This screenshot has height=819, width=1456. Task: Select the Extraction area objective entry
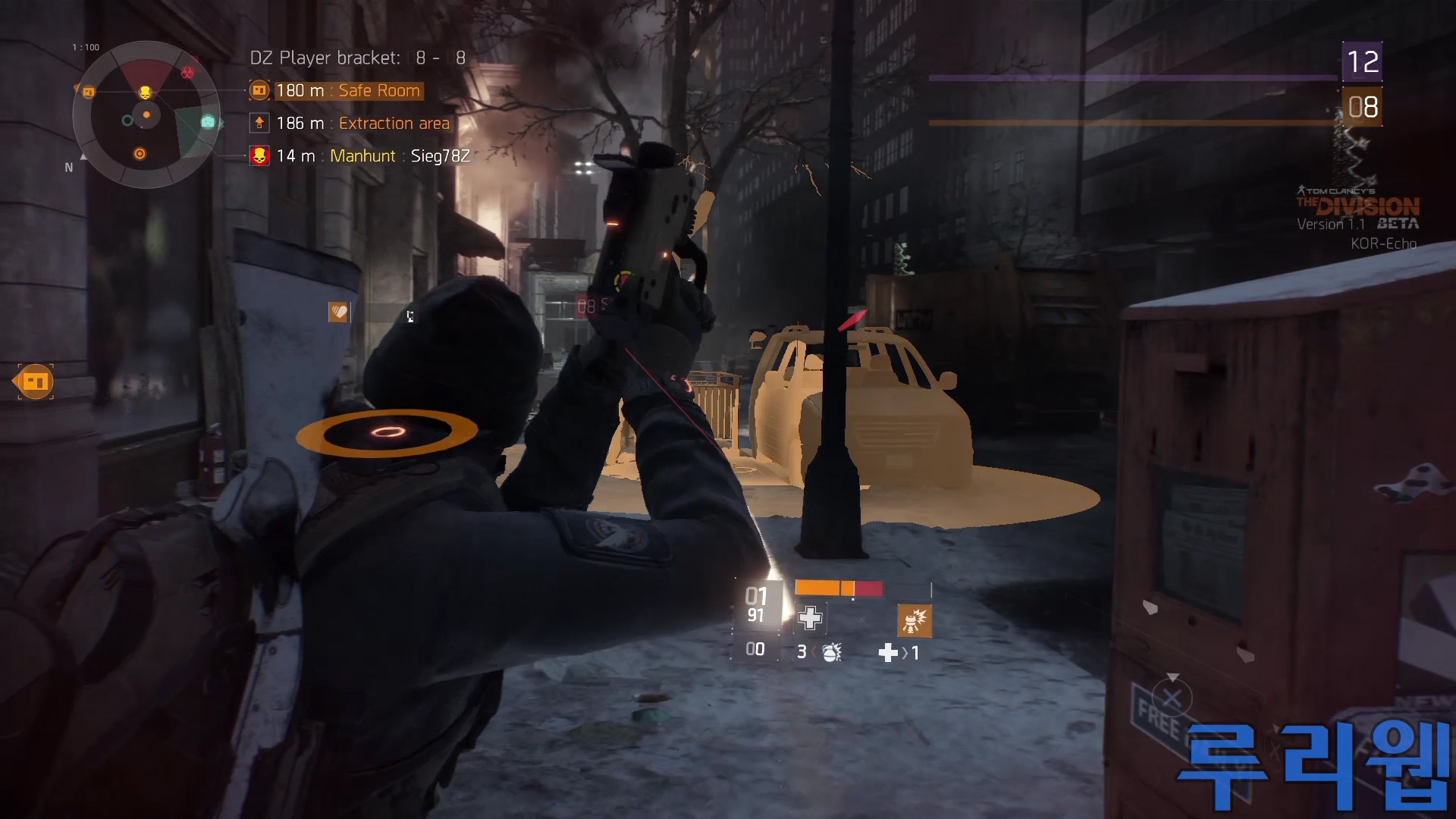coord(362,124)
